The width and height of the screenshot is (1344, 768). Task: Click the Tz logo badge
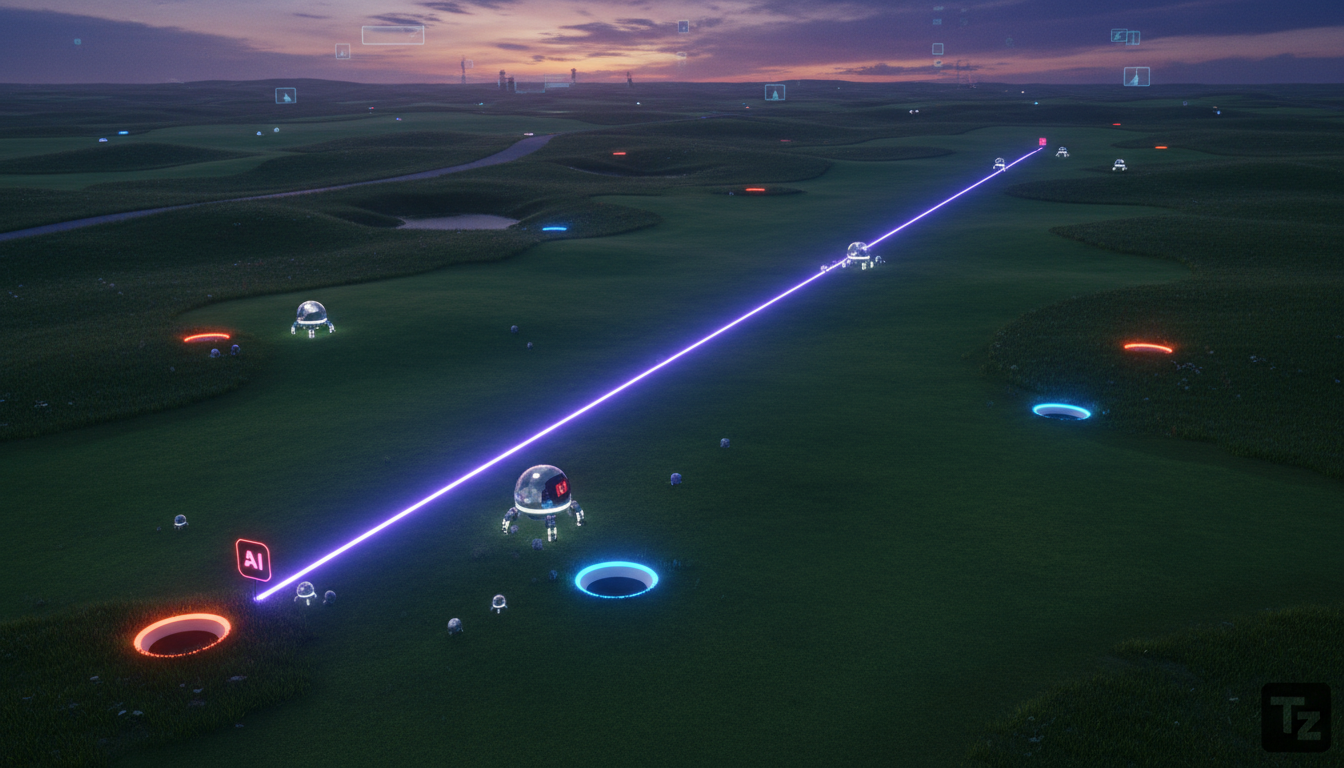(x=1295, y=717)
